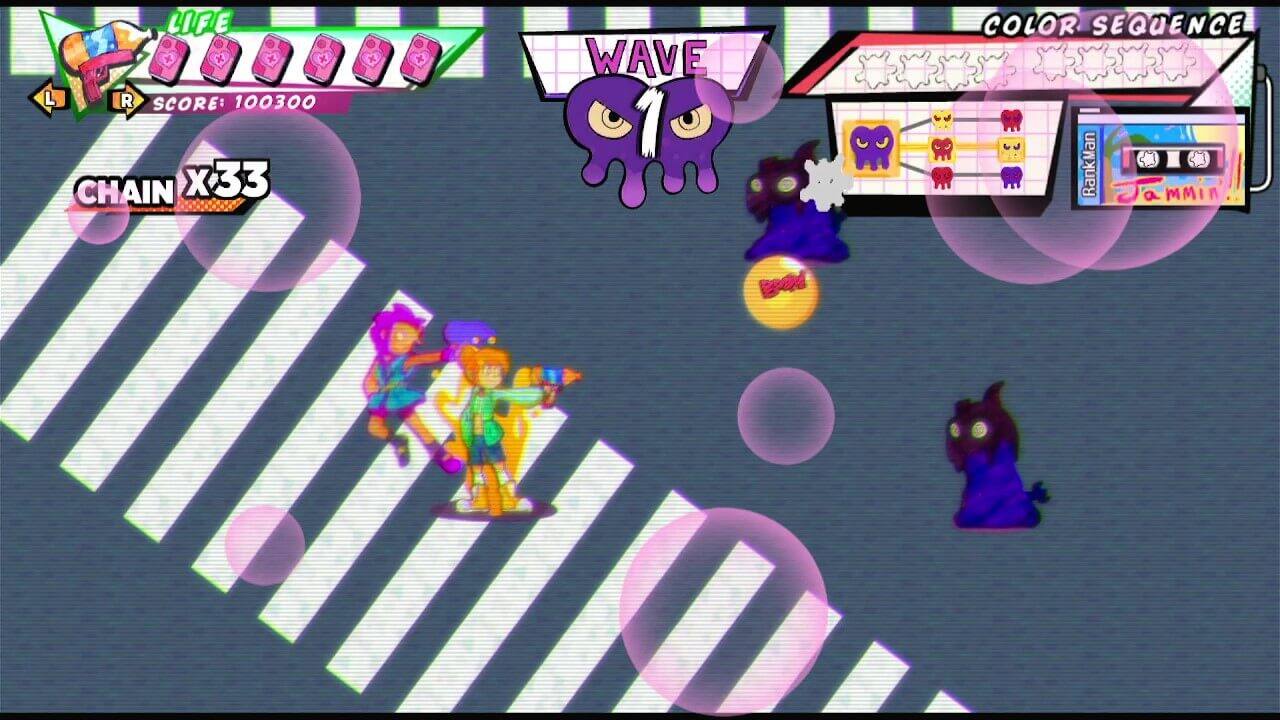Click the top yellow angry skull node

pos(940,120)
